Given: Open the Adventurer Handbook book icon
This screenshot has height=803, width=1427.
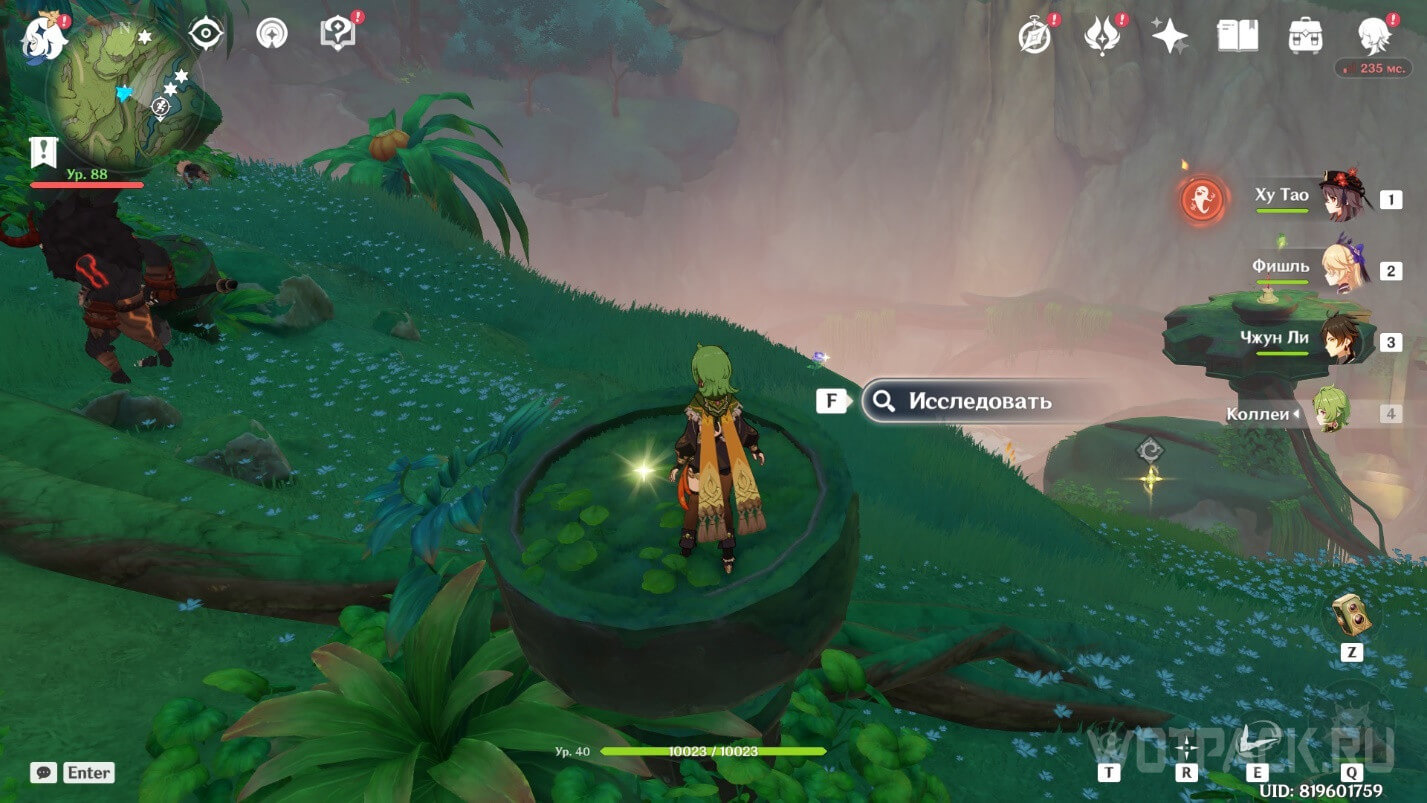Looking at the screenshot, I should 1237,36.
